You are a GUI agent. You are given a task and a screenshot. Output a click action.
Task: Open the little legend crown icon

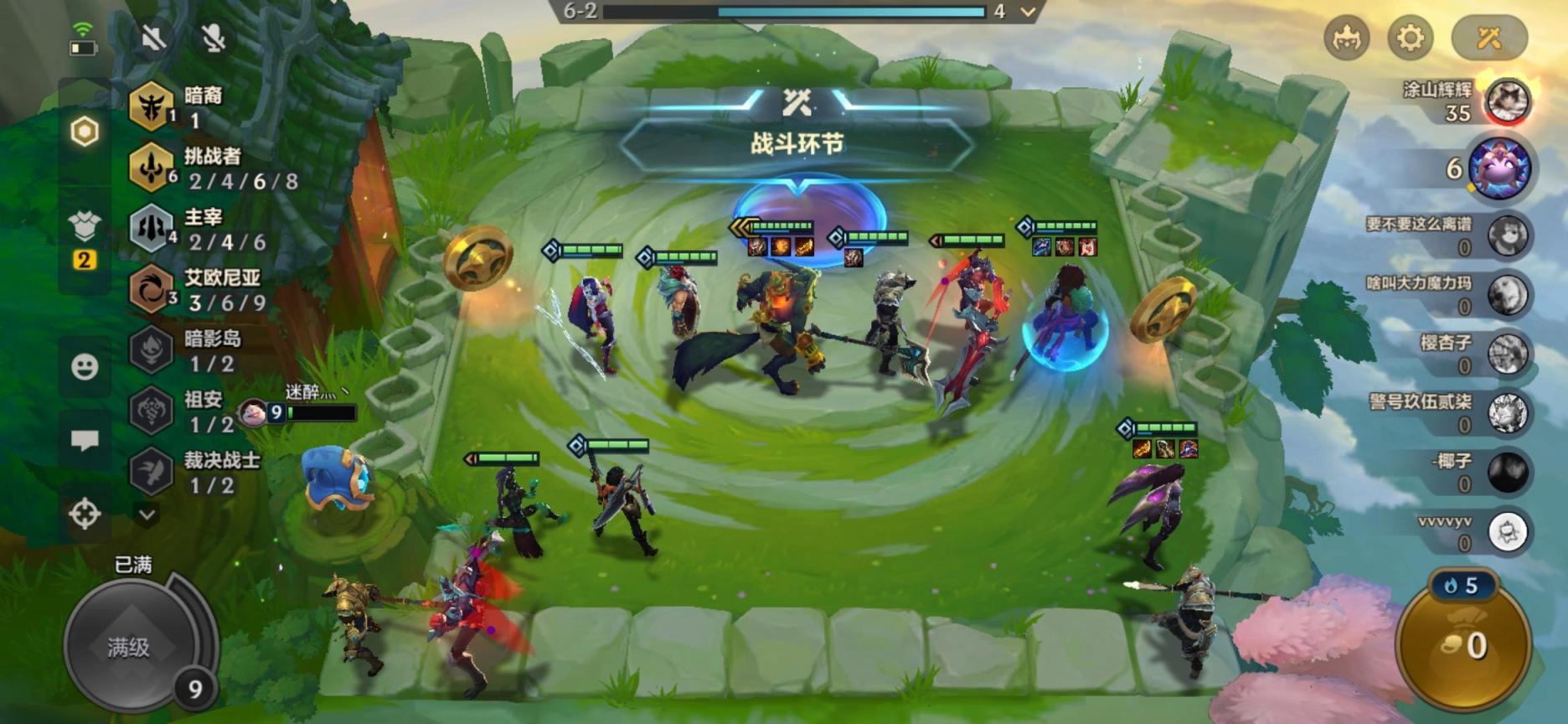pyautogui.click(x=1346, y=39)
